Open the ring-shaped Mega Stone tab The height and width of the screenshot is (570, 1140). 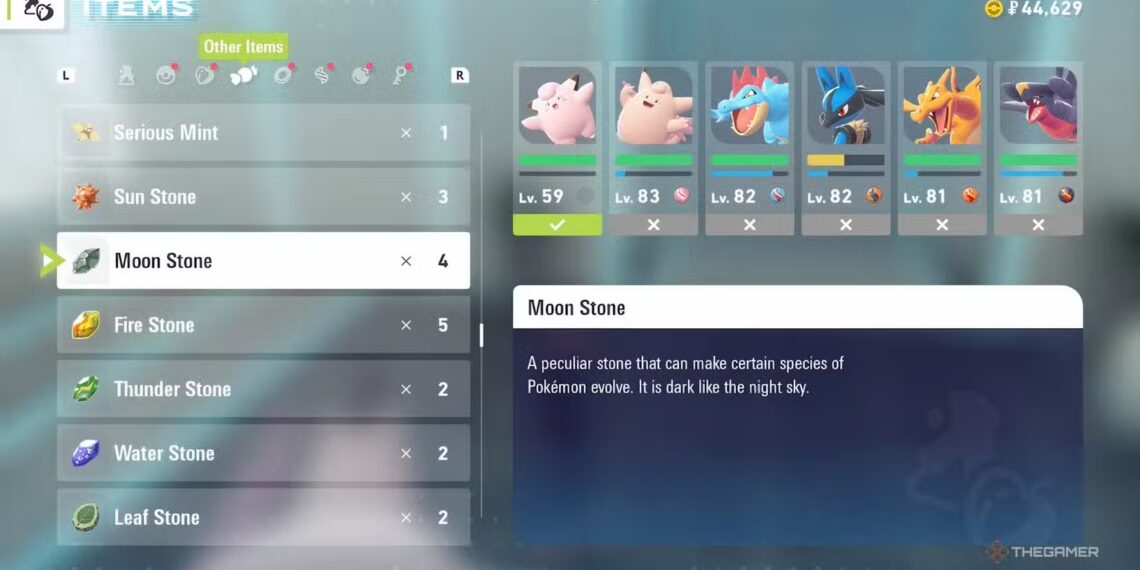pyautogui.click(x=283, y=75)
